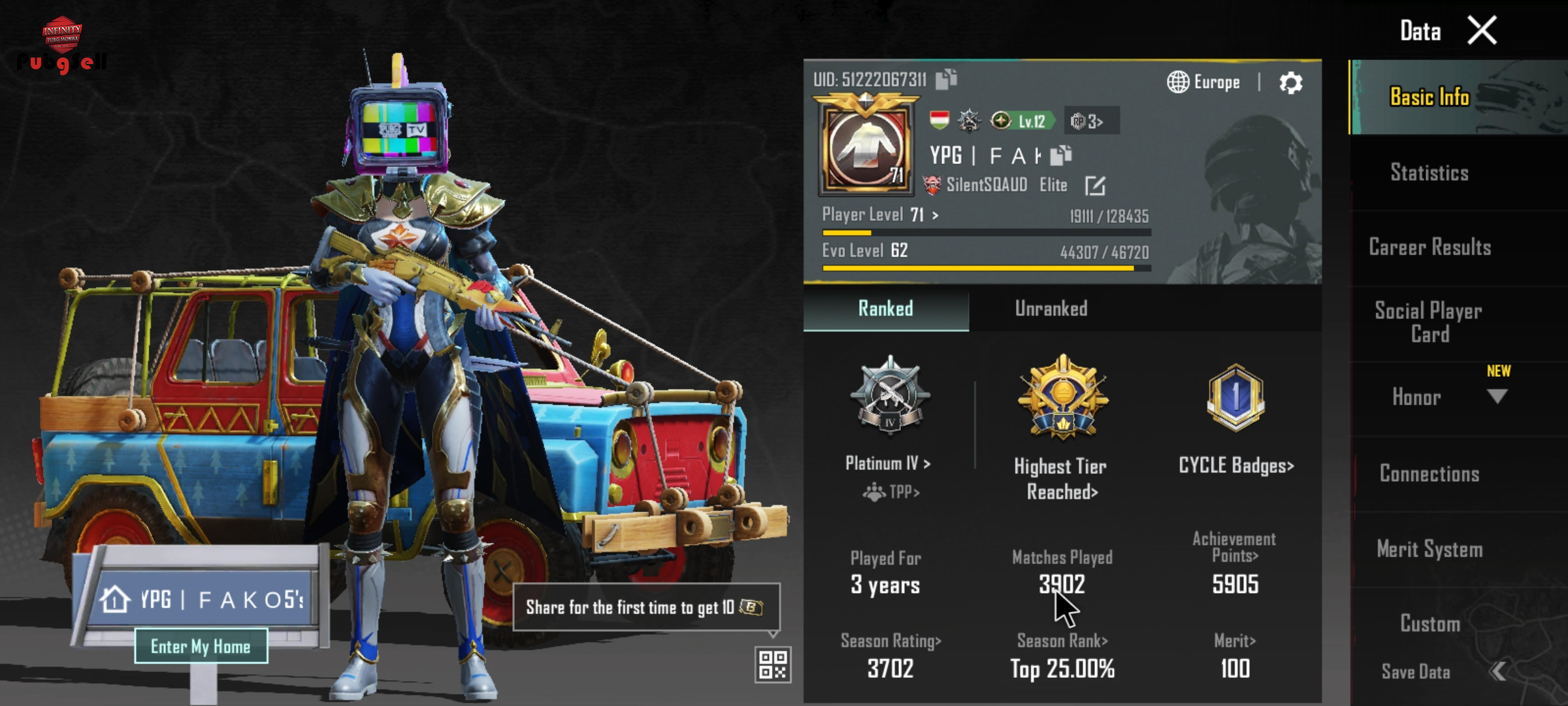Open the Social Player Card
1568x706 pixels.
pyautogui.click(x=1428, y=322)
